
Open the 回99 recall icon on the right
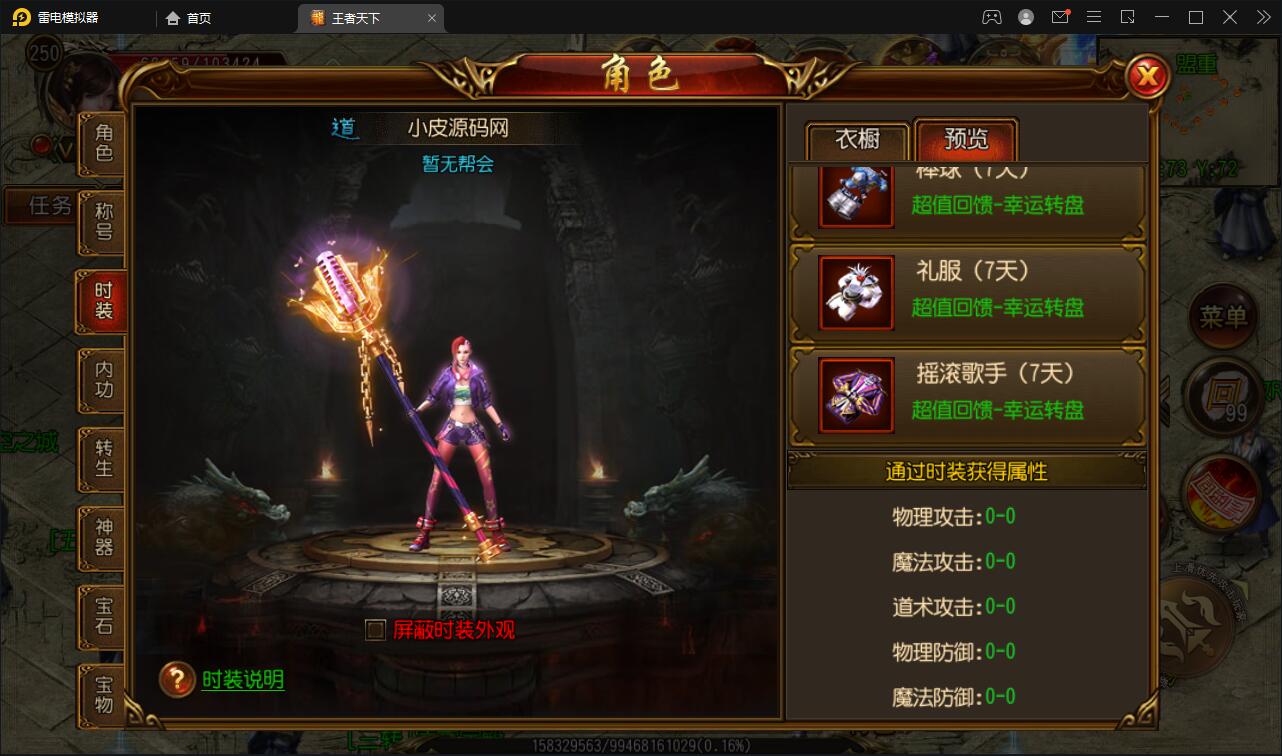[1222, 397]
